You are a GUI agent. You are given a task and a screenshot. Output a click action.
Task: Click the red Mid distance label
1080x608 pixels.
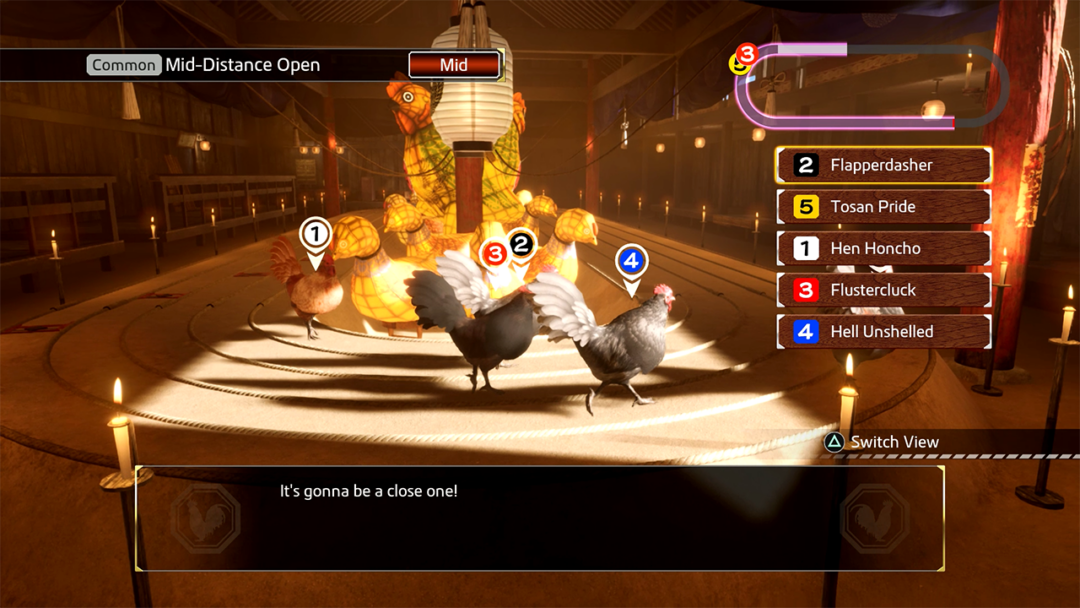454,65
